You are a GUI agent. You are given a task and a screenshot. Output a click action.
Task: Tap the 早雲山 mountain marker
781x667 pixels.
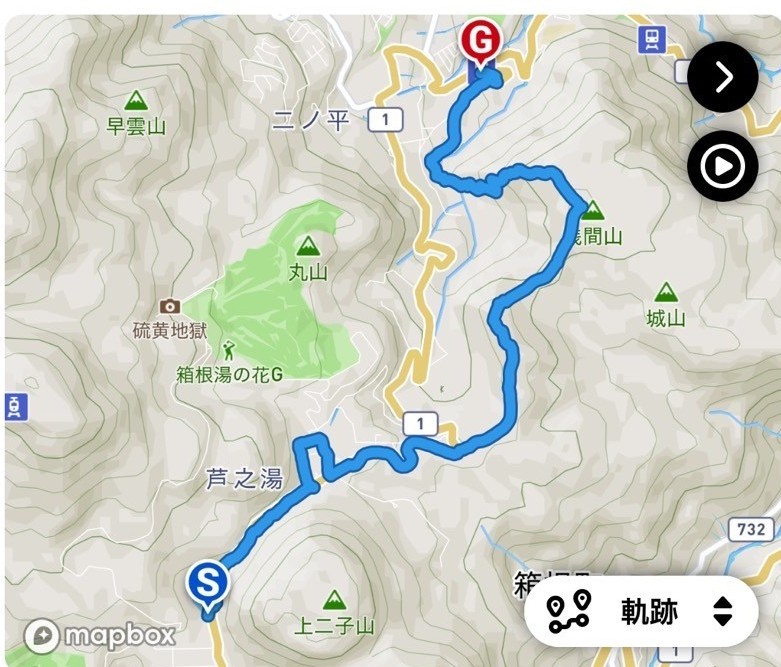point(136,101)
